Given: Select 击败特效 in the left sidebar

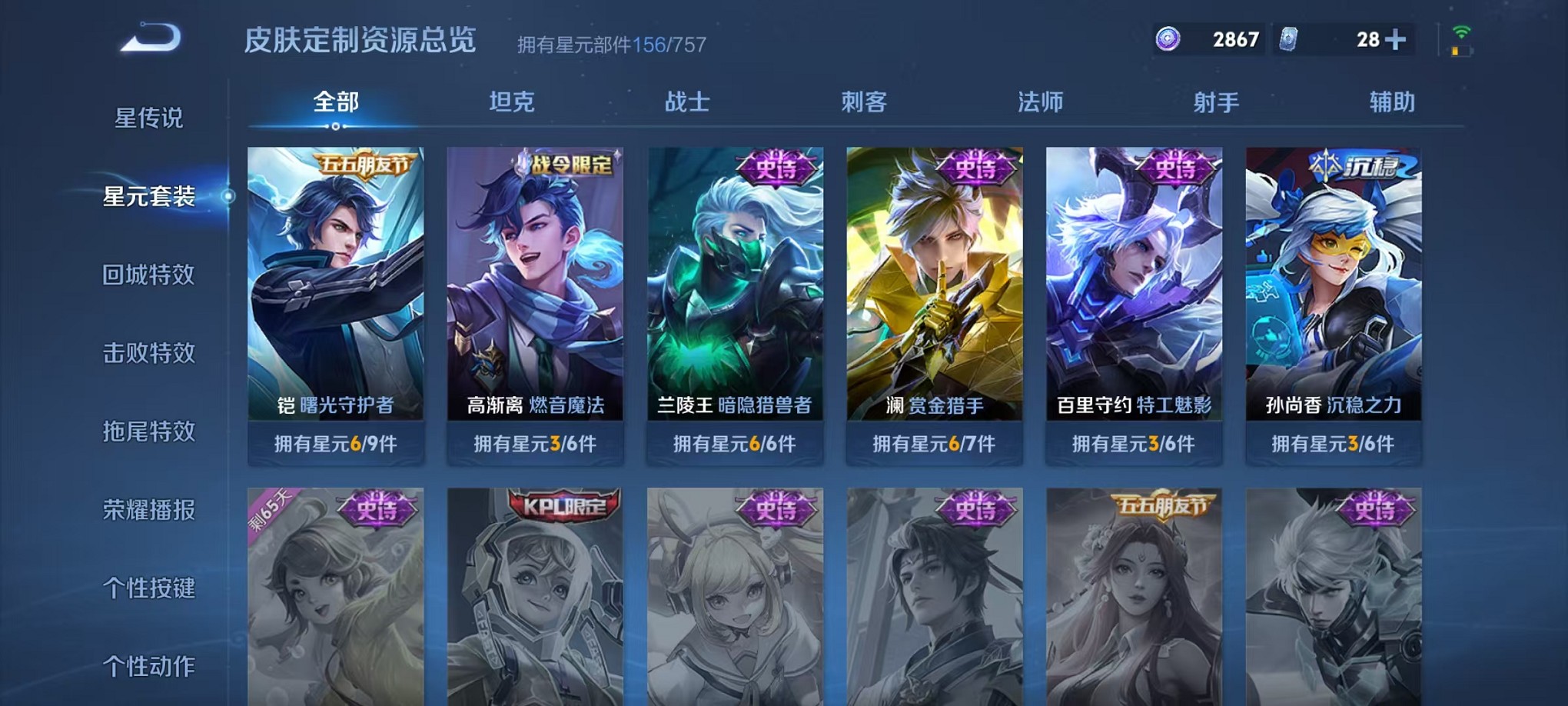Looking at the screenshot, I should (x=149, y=354).
